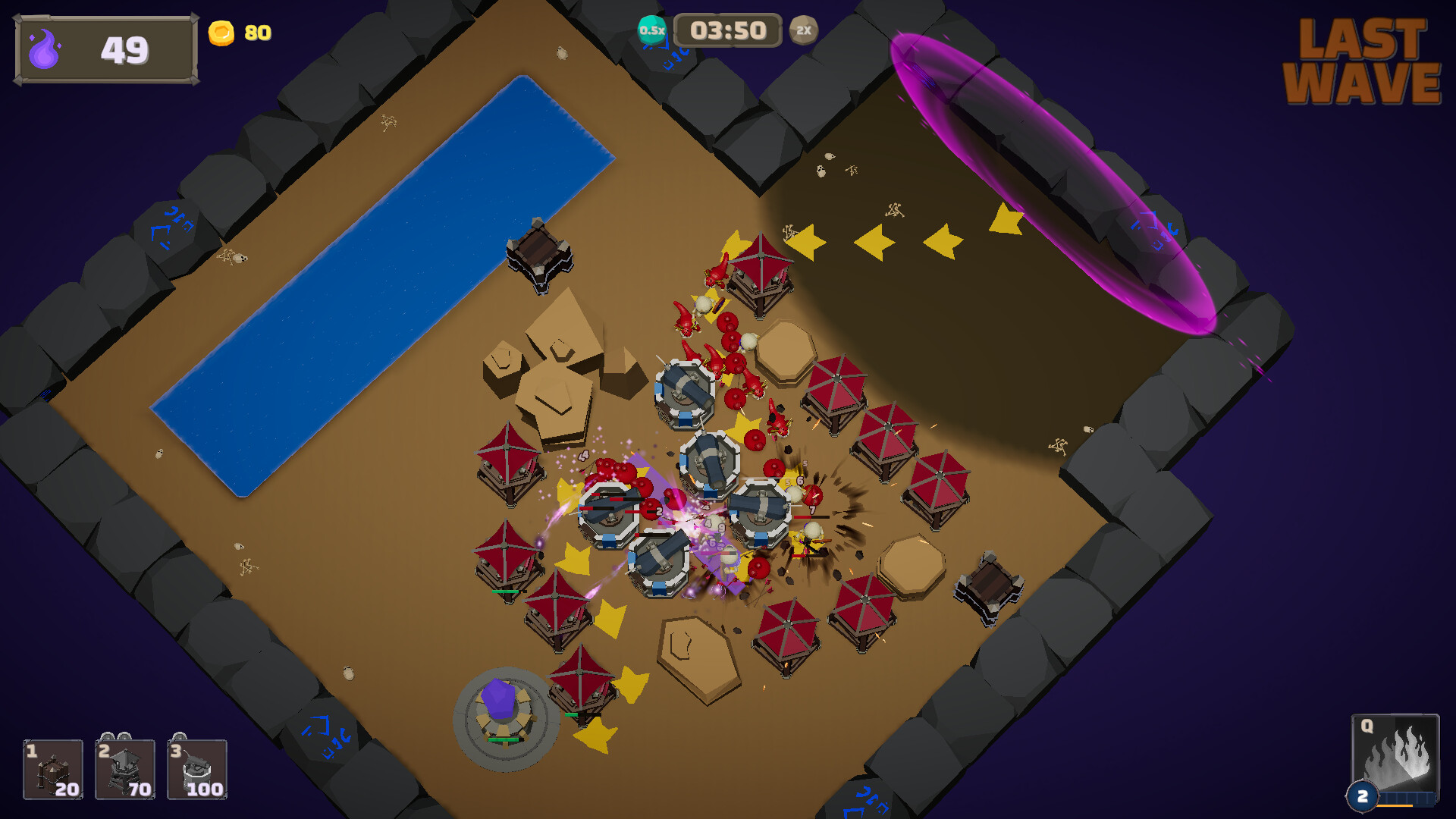Click the purple flame essence icon
The image size is (1456, 819).
[x=43, y=49]
